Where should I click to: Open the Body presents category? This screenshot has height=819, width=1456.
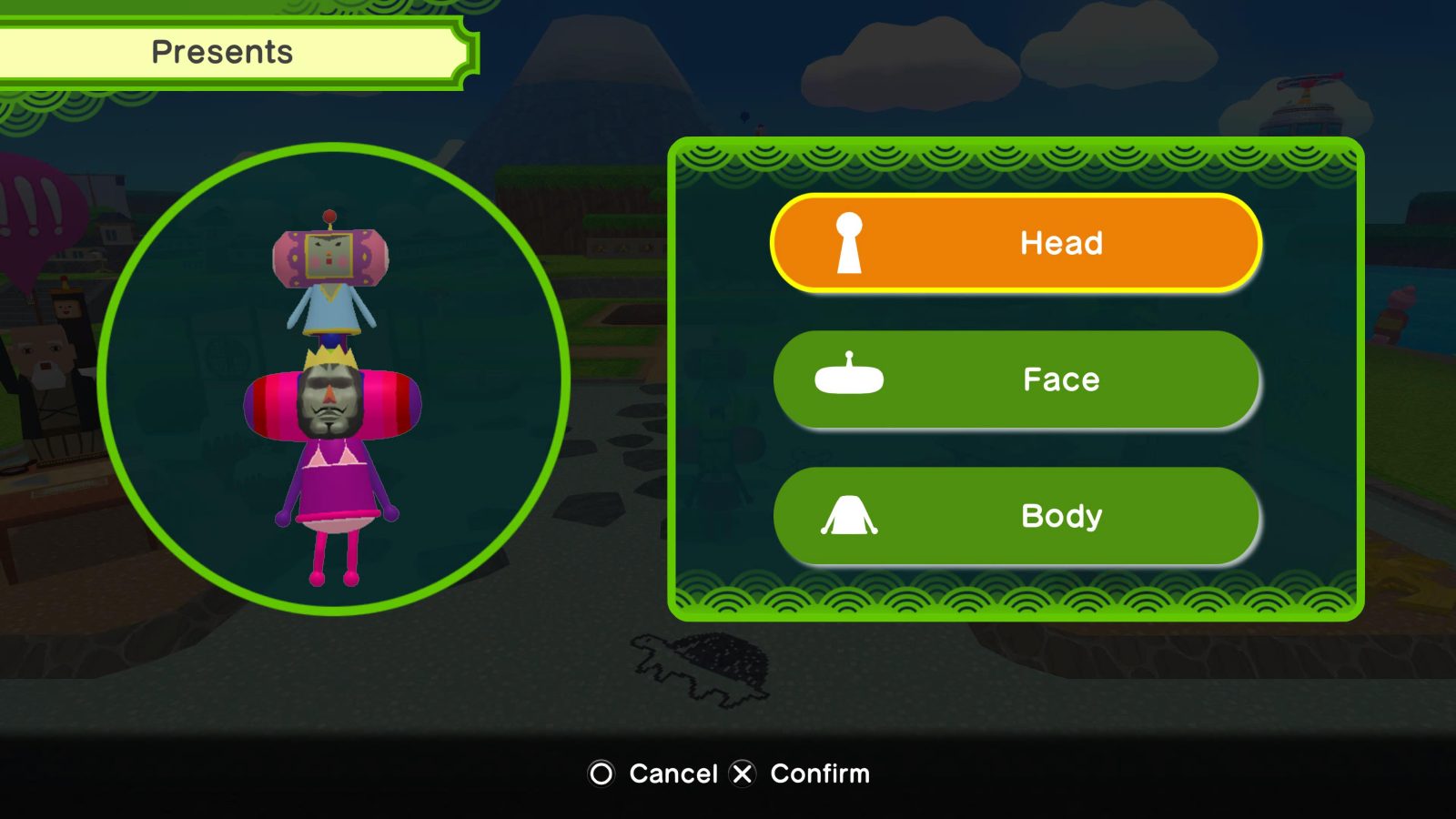coord(1016,516)
